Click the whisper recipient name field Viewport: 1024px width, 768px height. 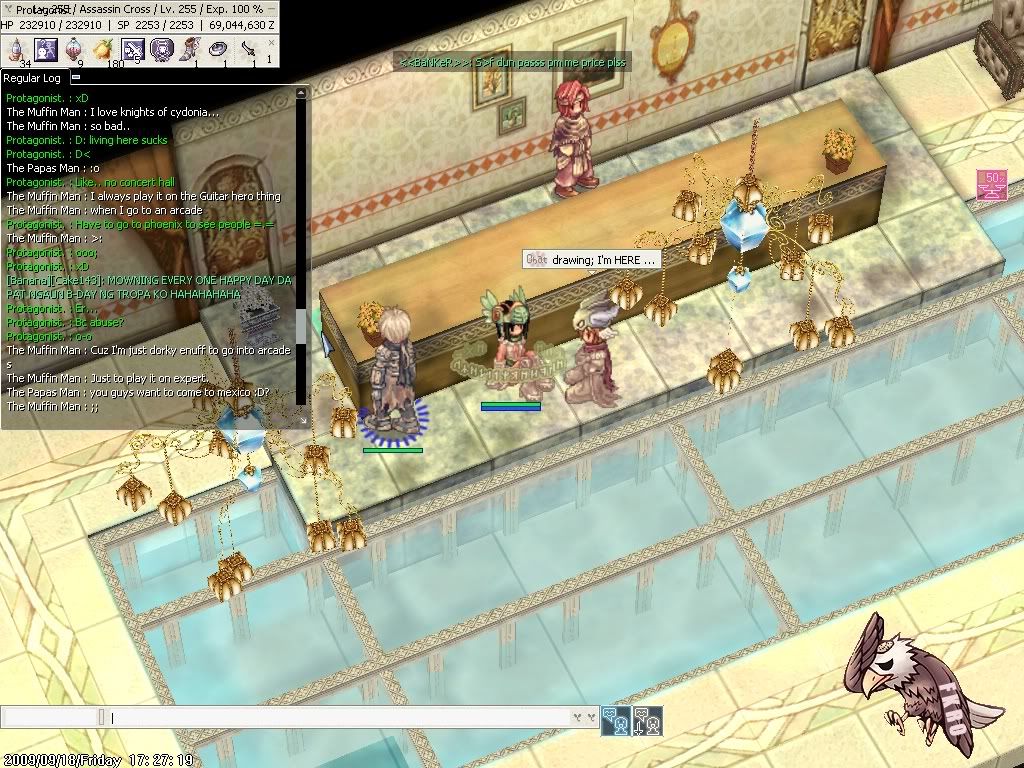[50, 717]
